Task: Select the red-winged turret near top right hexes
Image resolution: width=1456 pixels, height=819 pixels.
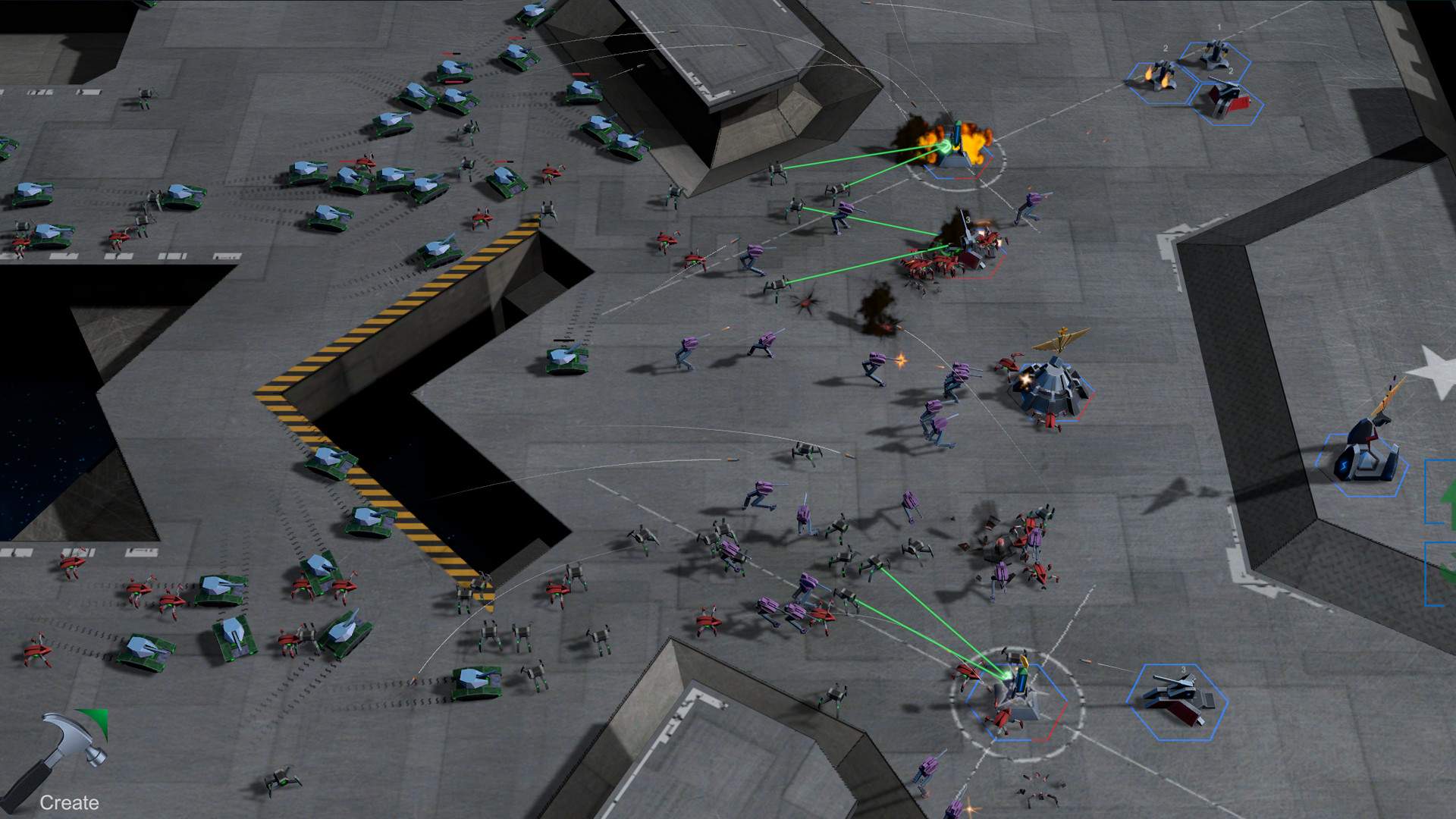Action: (x=1227, y=99)
